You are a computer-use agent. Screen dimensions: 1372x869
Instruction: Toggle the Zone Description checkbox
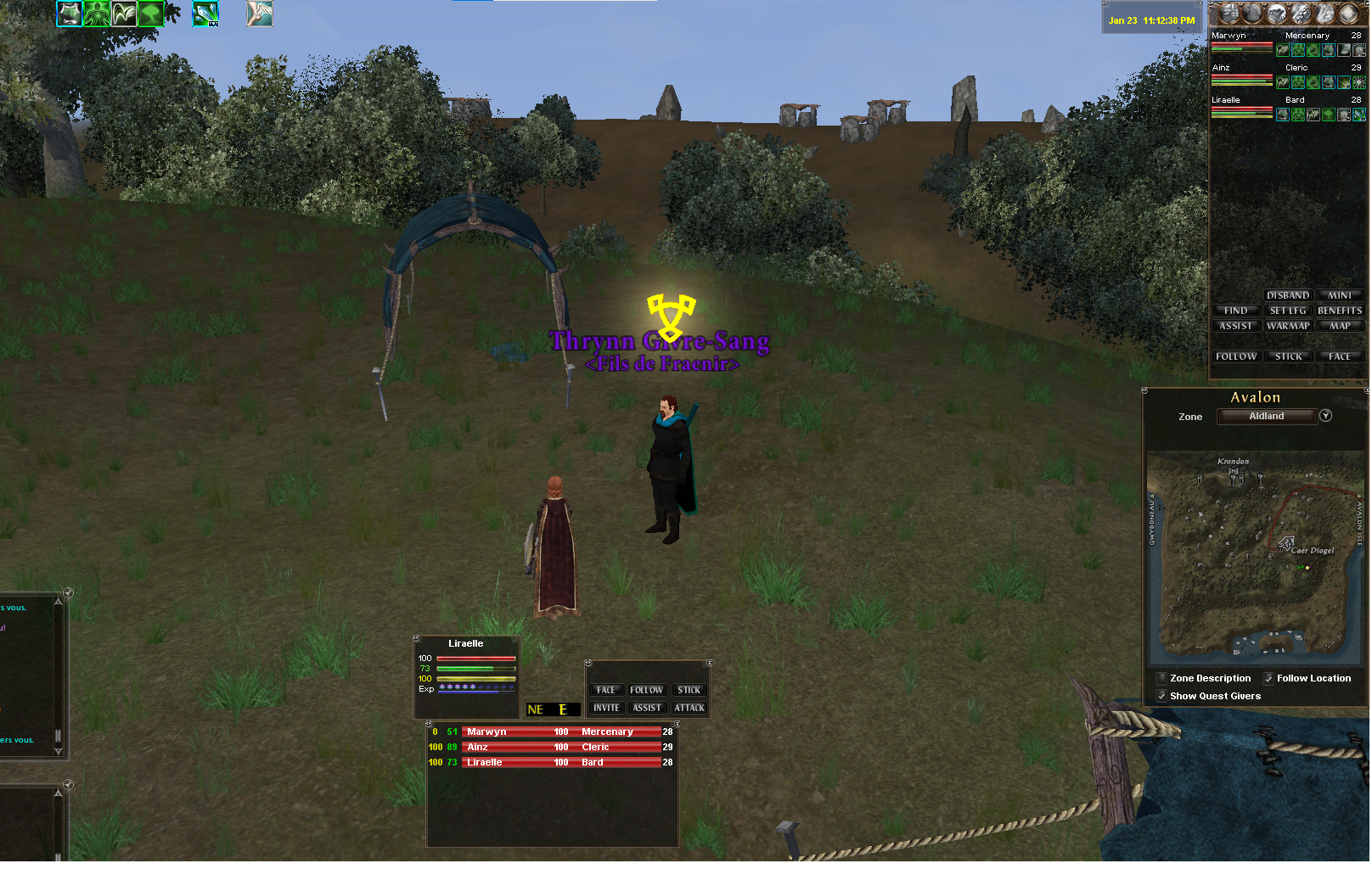[x=1161, y=678]
